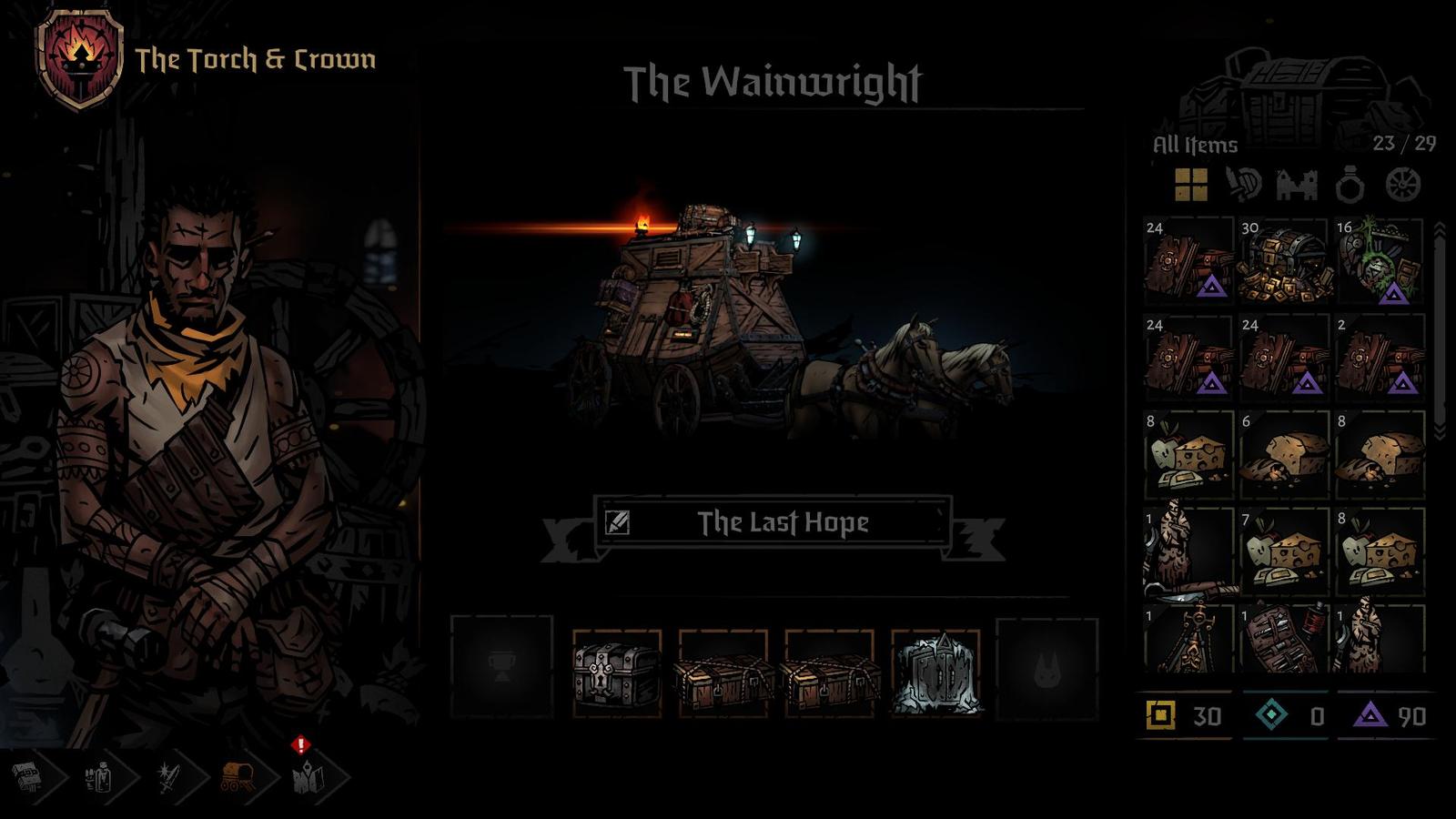Screen dimensions: 1456x819
Task: Select the overgrown relic stack of 16
Action: [1380, 261]
